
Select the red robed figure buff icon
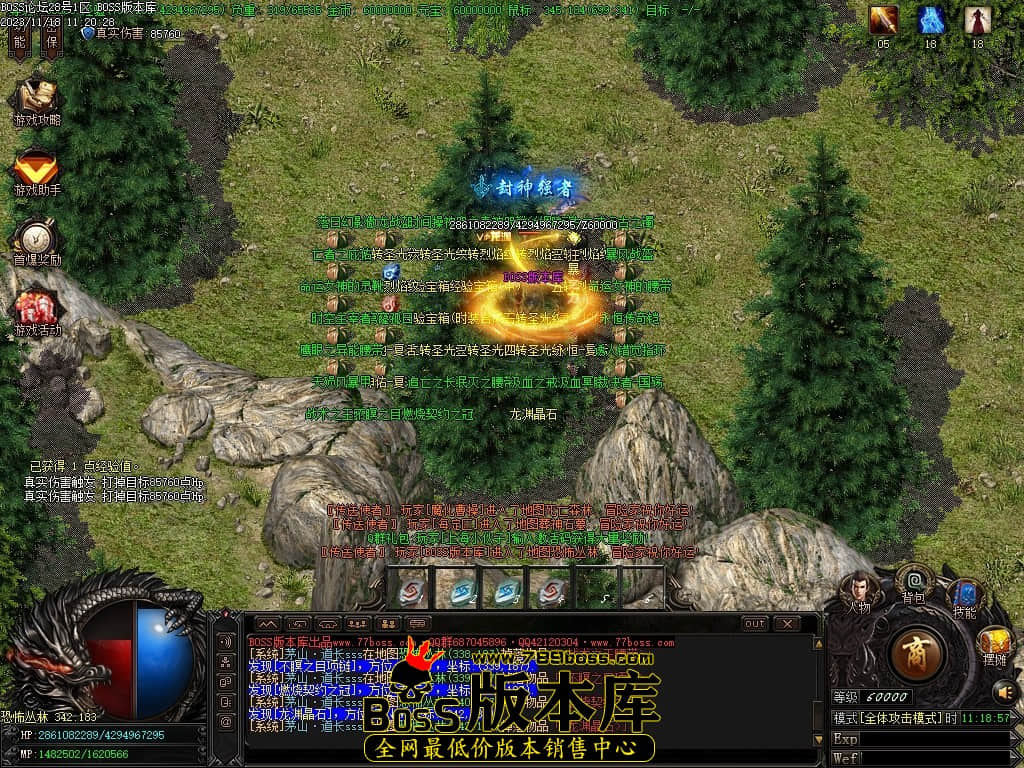tap(977, 20)
